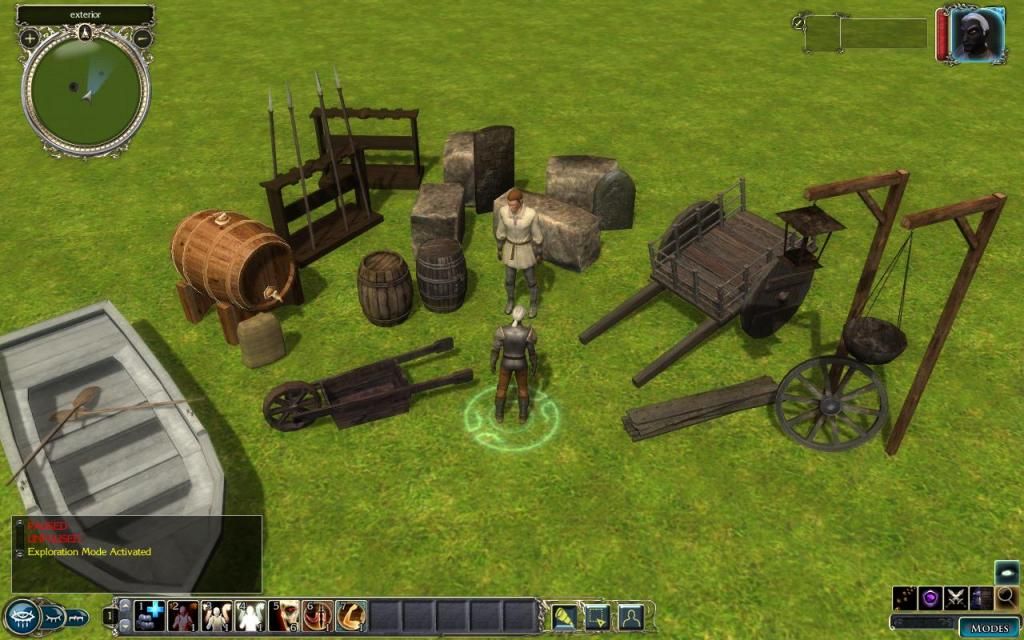Click the yellow flashlight icon button

pyautogui.click(x=563, y=616)
